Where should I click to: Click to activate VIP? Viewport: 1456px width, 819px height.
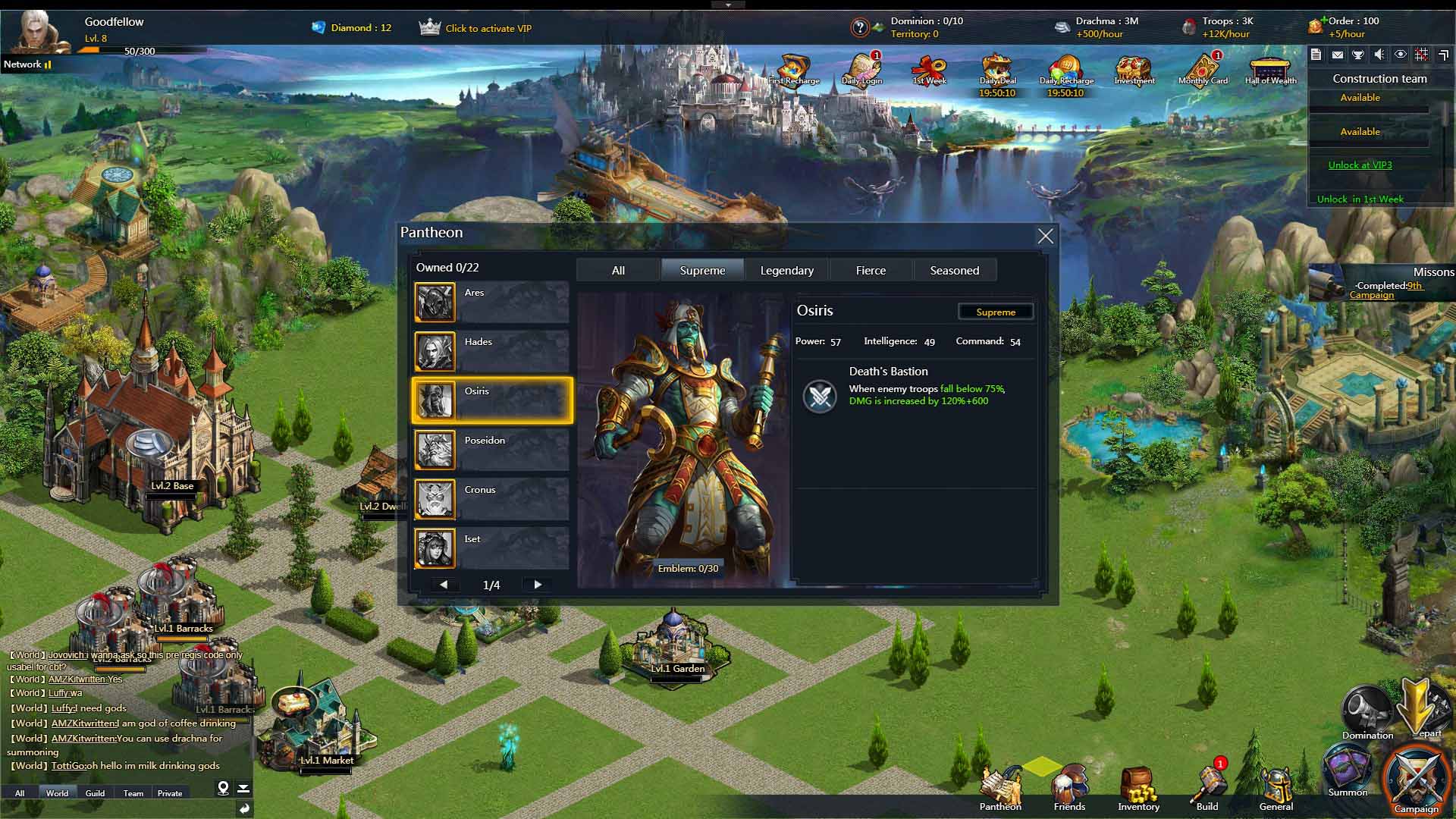[488, 29]
